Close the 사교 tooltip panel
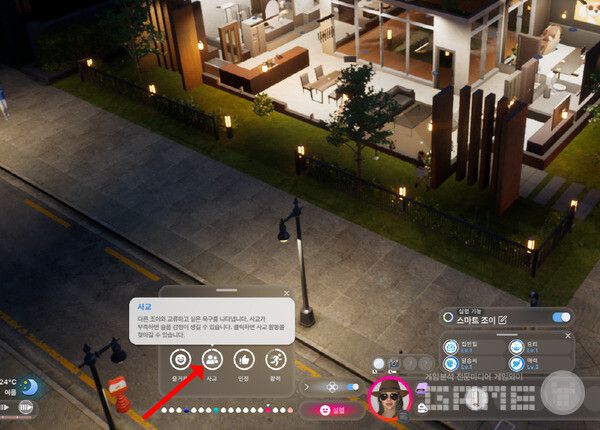Viewport: 600px width, 430px height. (287, 293)
